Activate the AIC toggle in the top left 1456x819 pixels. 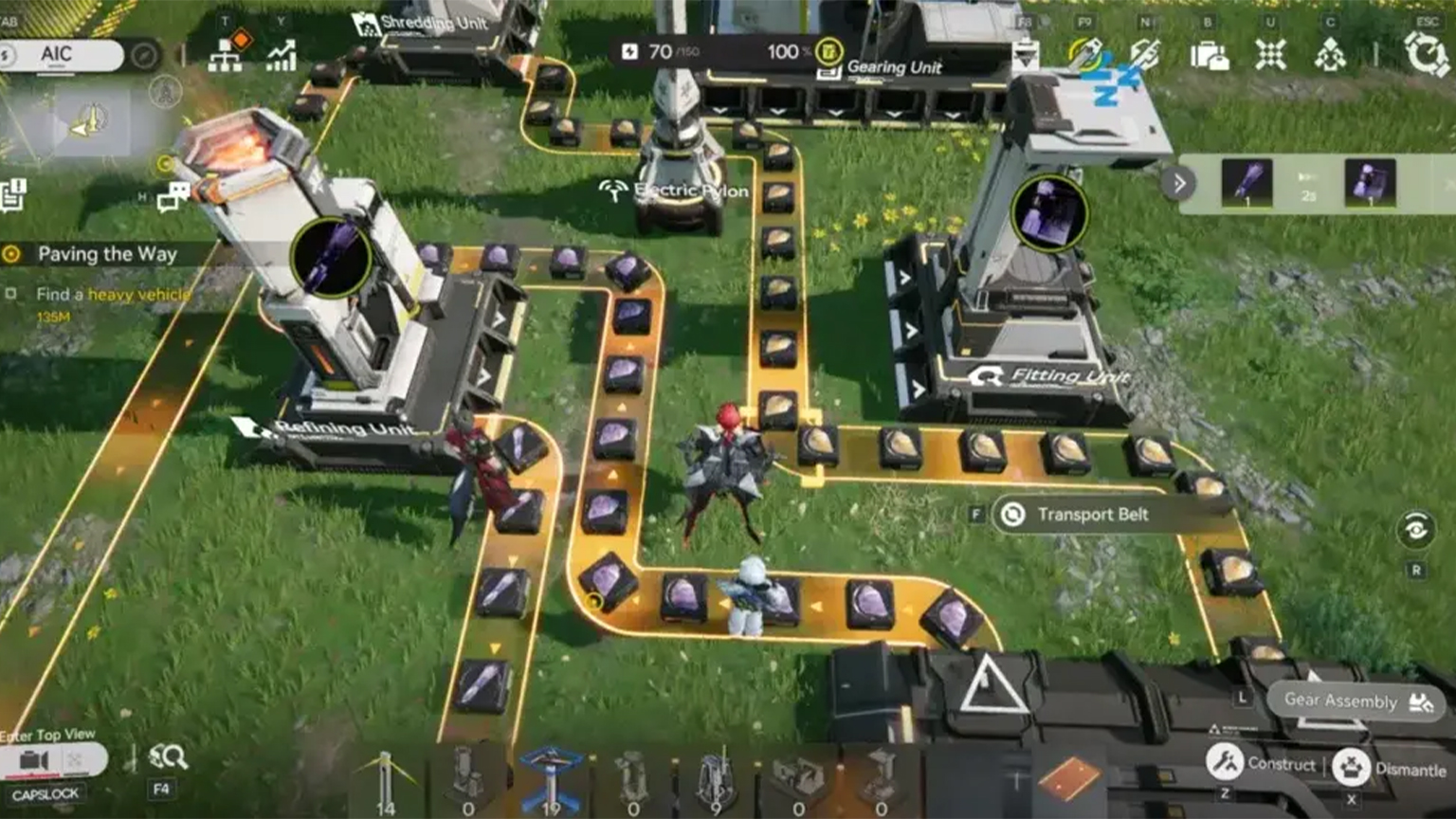click(x=59, y=54)
